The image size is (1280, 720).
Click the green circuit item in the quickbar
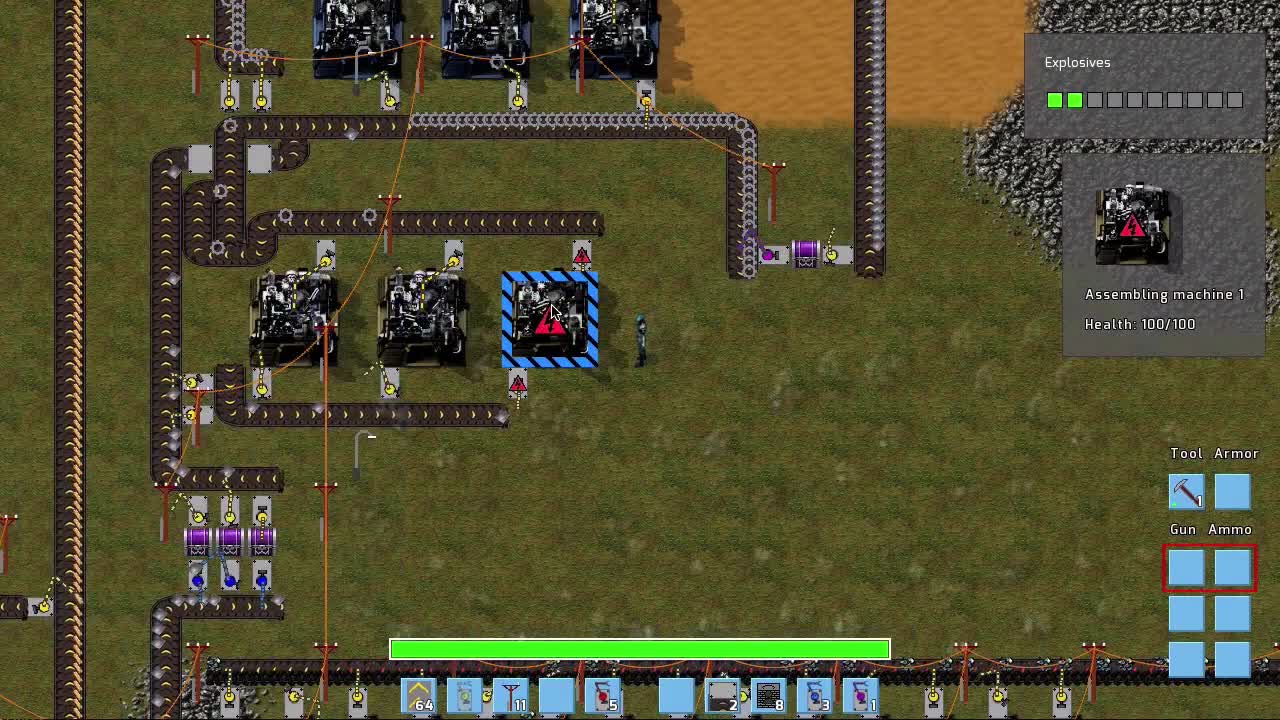tap(467, 695)
